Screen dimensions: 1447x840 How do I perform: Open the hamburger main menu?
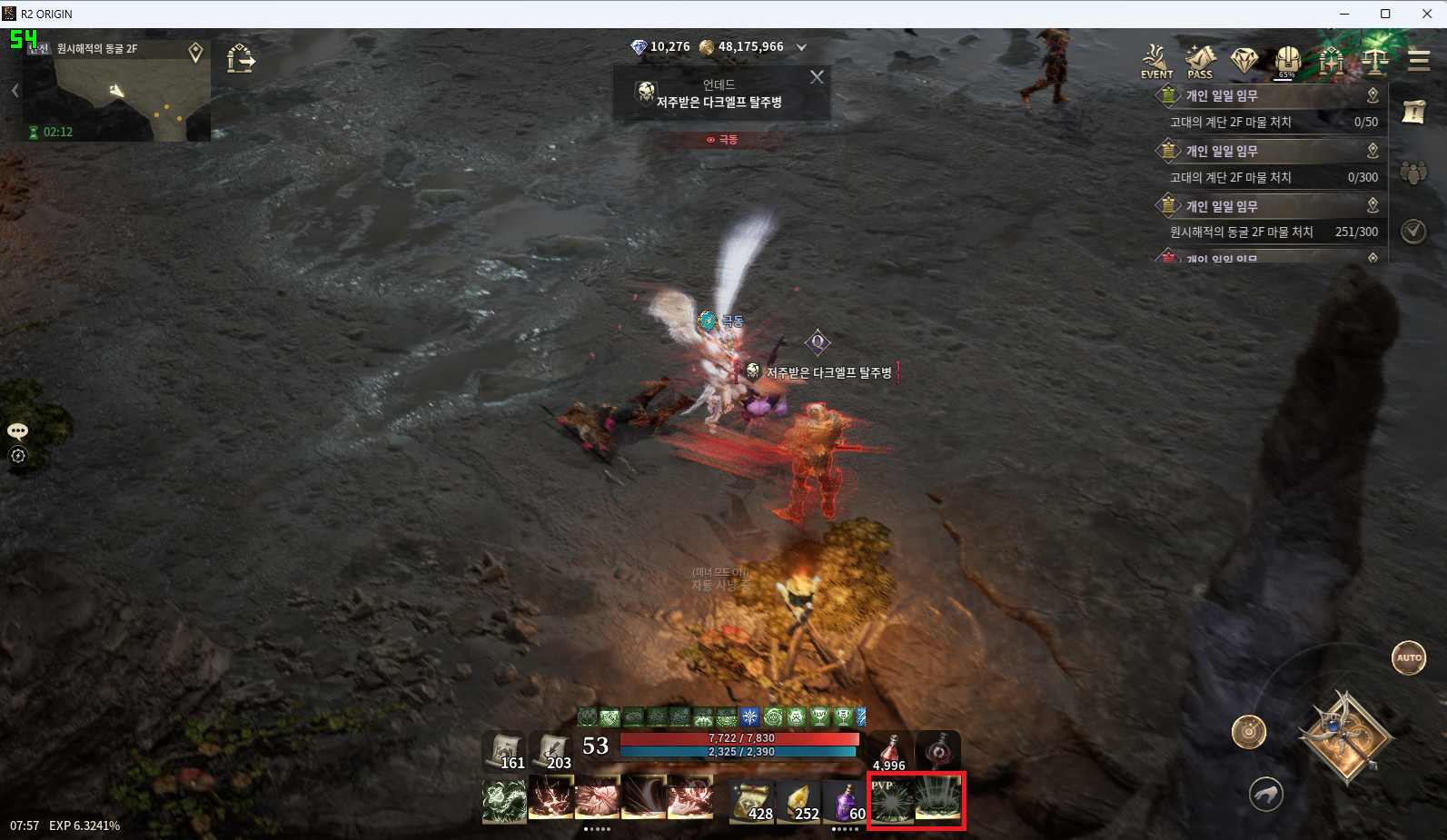click(x=1418, y=61)
